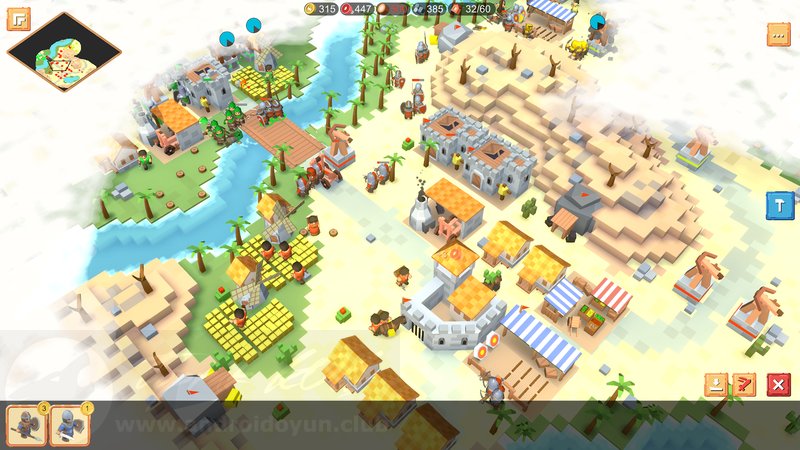The width and height of the screenshot is (800, 450).
Task: Close the selection with the red X
Action: (x=777, y=384)
